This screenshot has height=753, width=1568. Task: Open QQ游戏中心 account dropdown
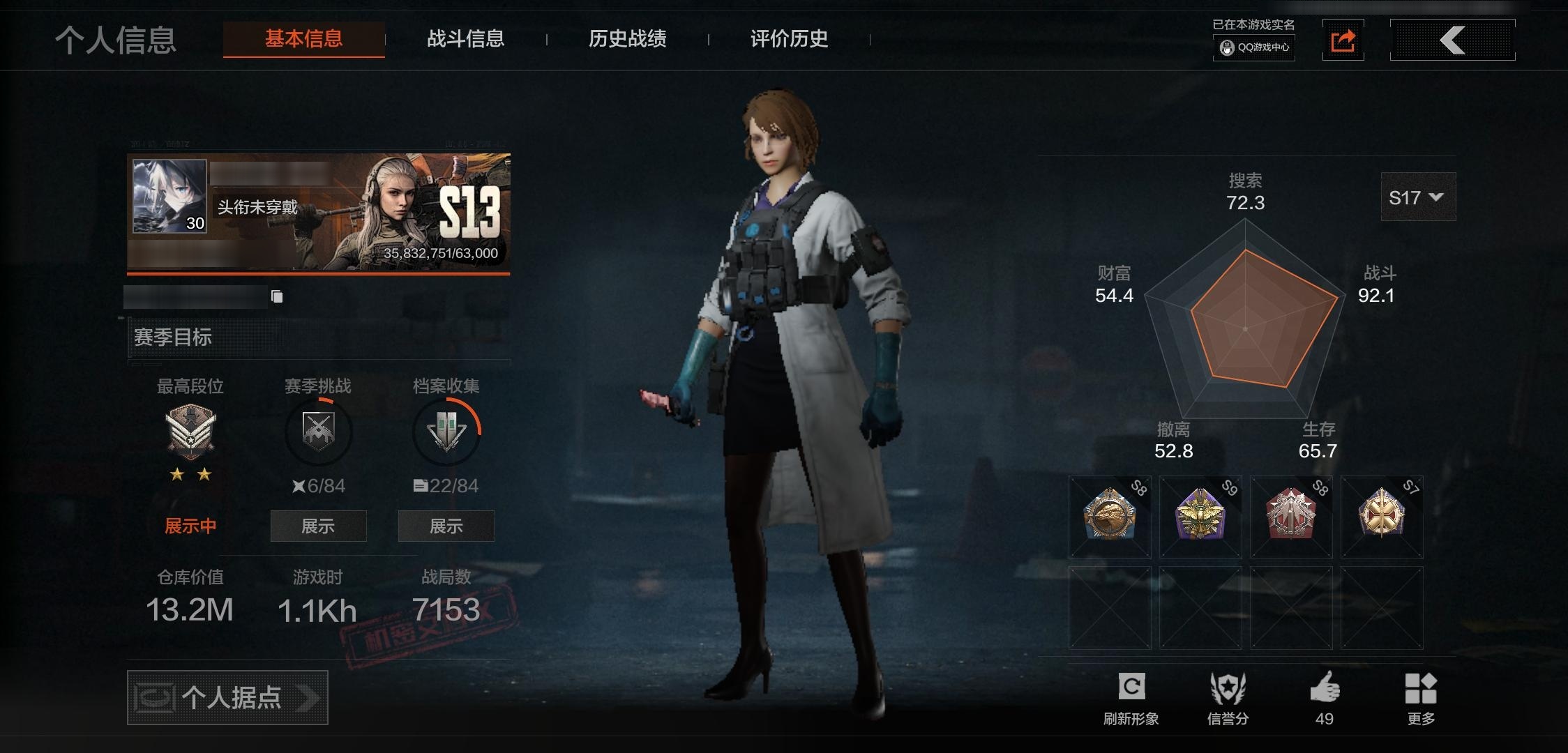pos(1253,49)
